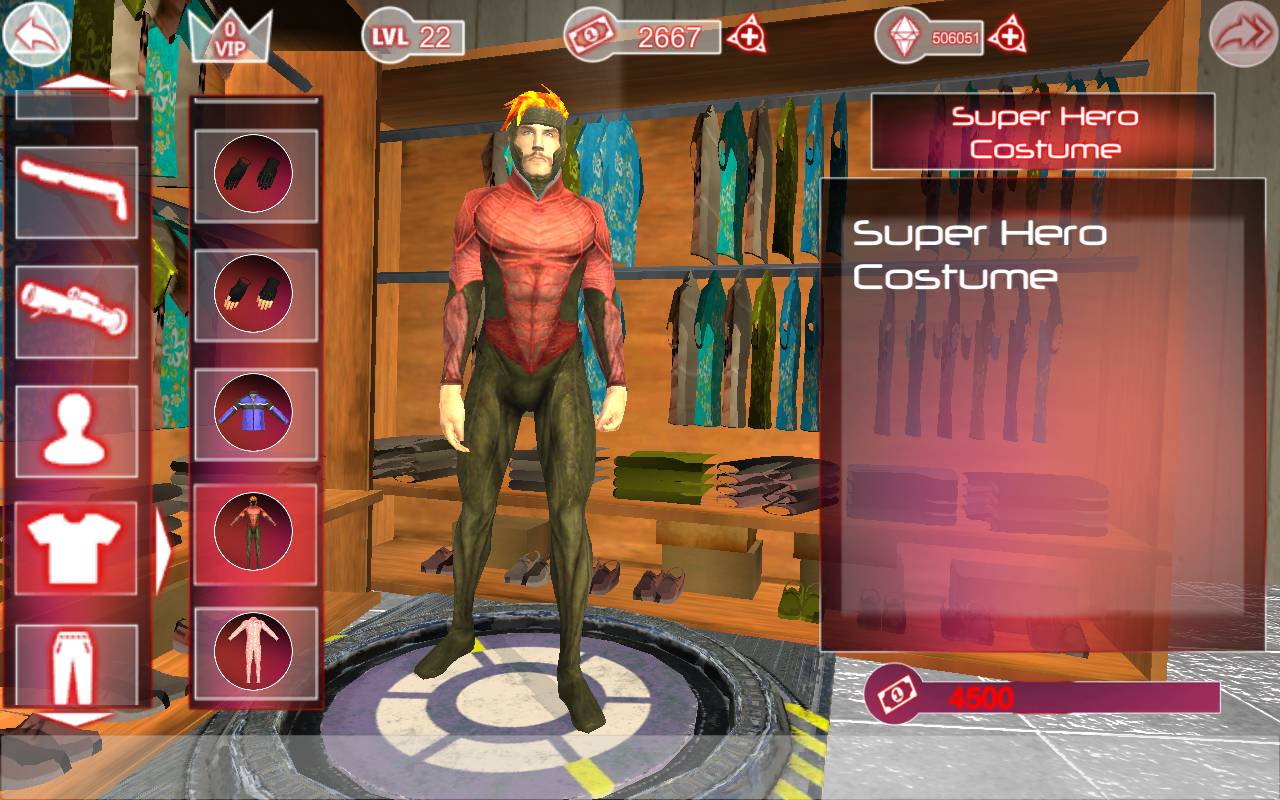The image size is (1280, 800).
Task: Select the Super Hero Costume thumbnail
Action: click(255, 533)
